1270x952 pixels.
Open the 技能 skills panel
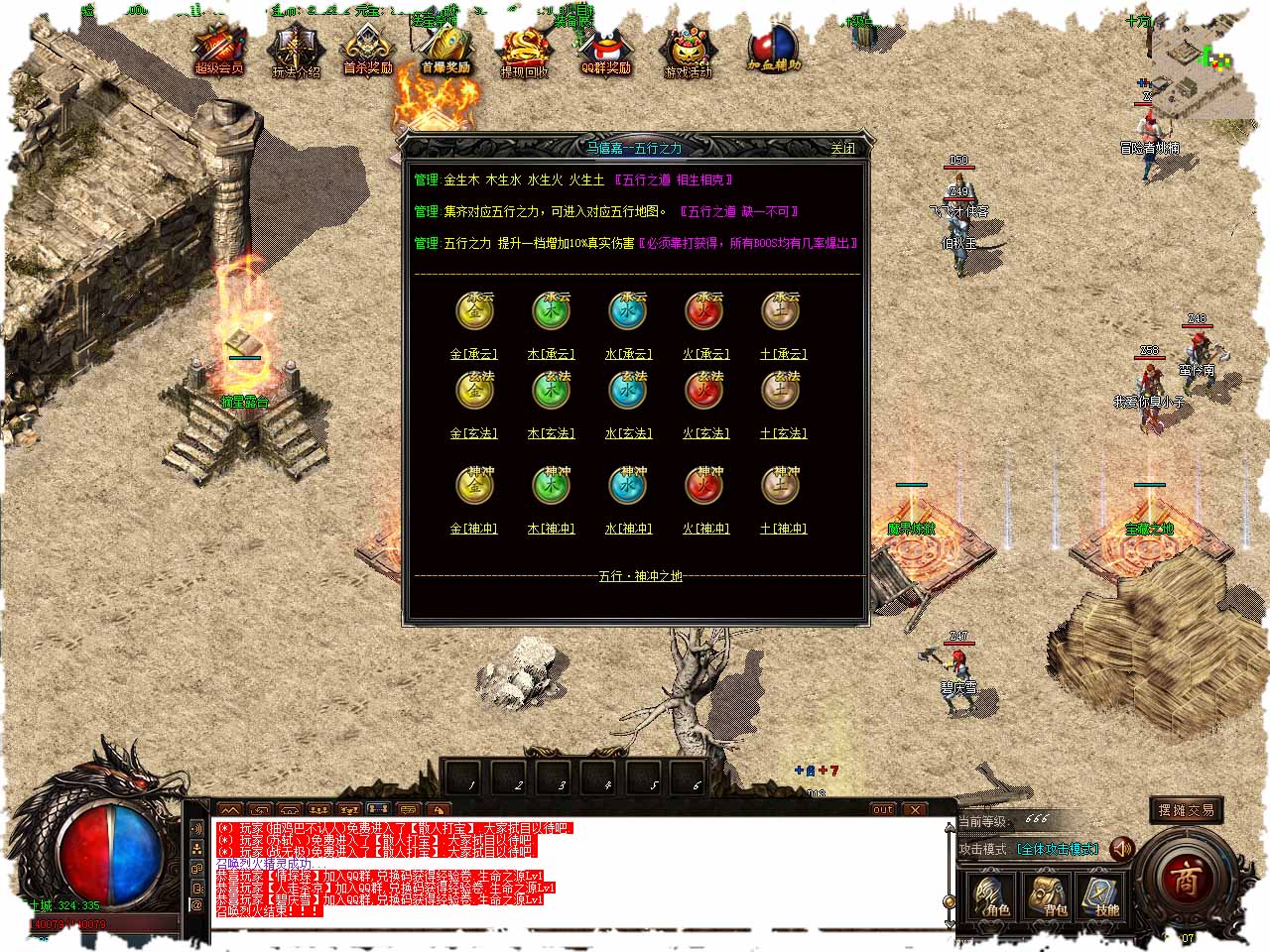pos(1102,893)
